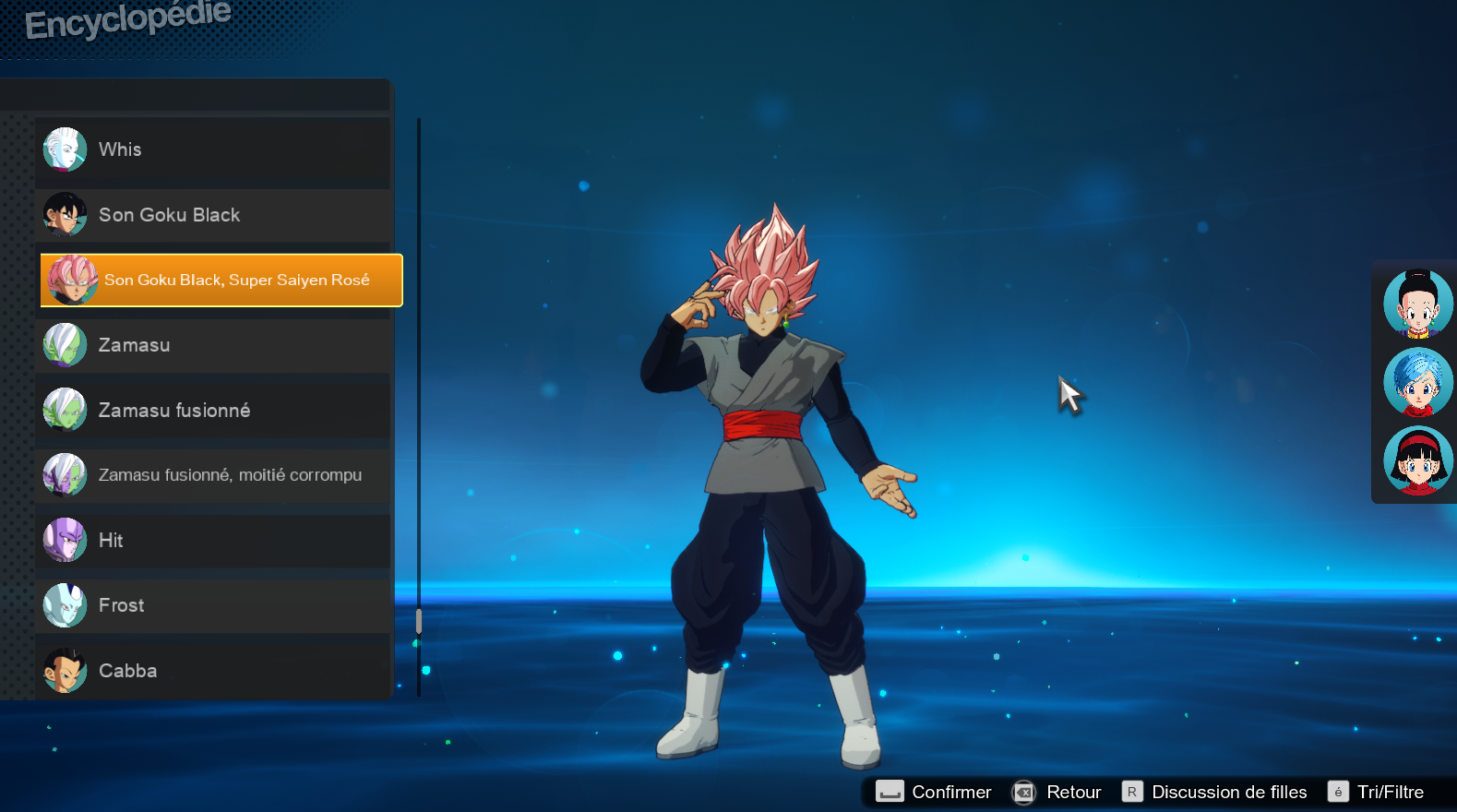Open the Frost character entry
Image resolution: width=1457 pixels, height=812 pixels.
(212, 605)
